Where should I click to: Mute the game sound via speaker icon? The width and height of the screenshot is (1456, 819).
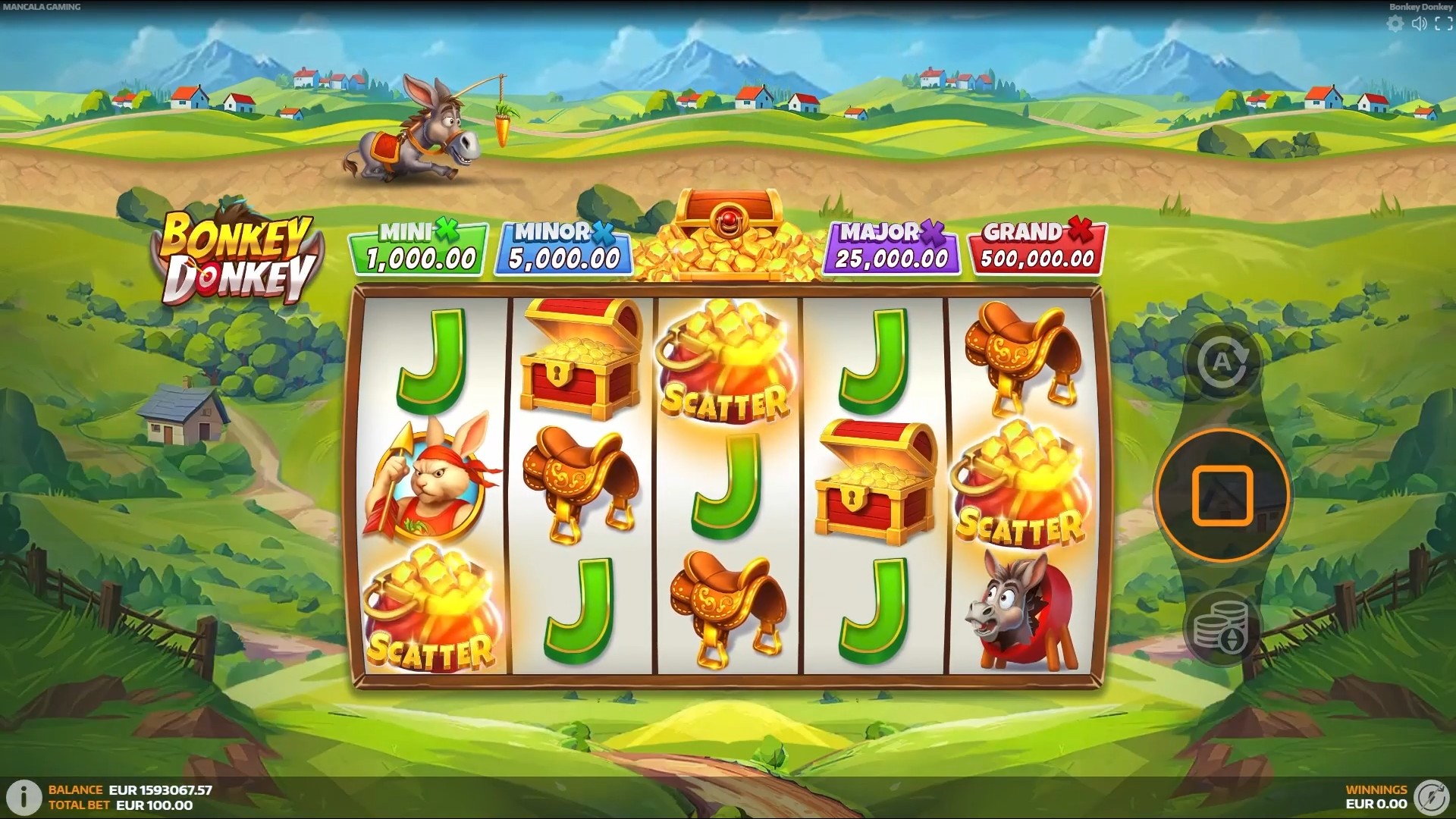pos(1418,24)
